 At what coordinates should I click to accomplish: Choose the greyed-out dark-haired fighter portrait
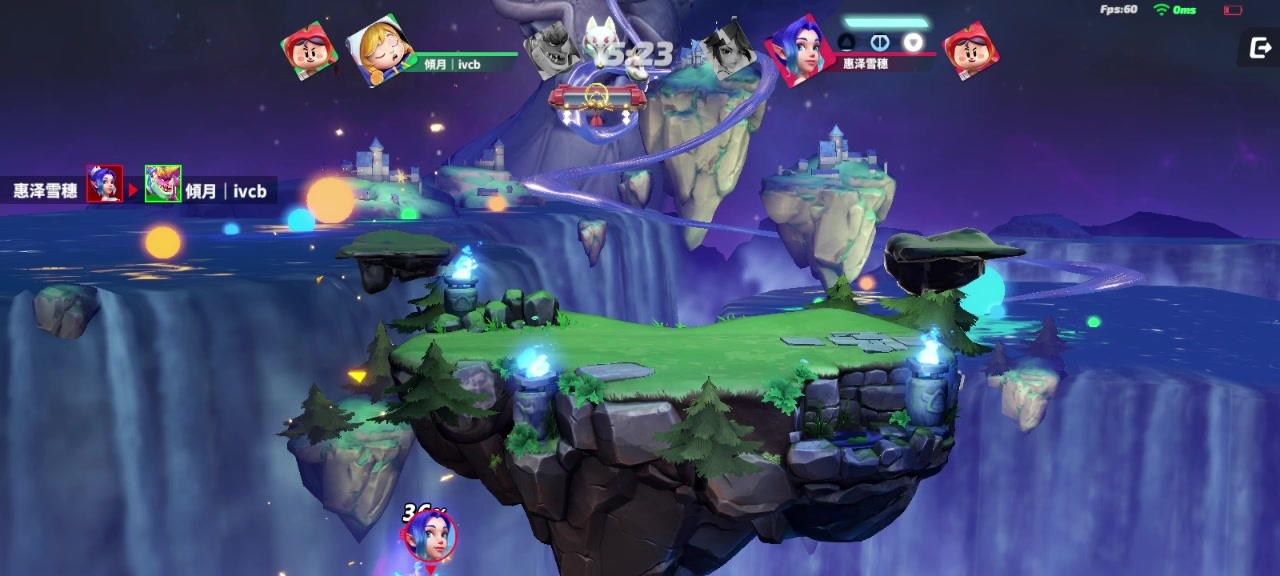point(730,50)
